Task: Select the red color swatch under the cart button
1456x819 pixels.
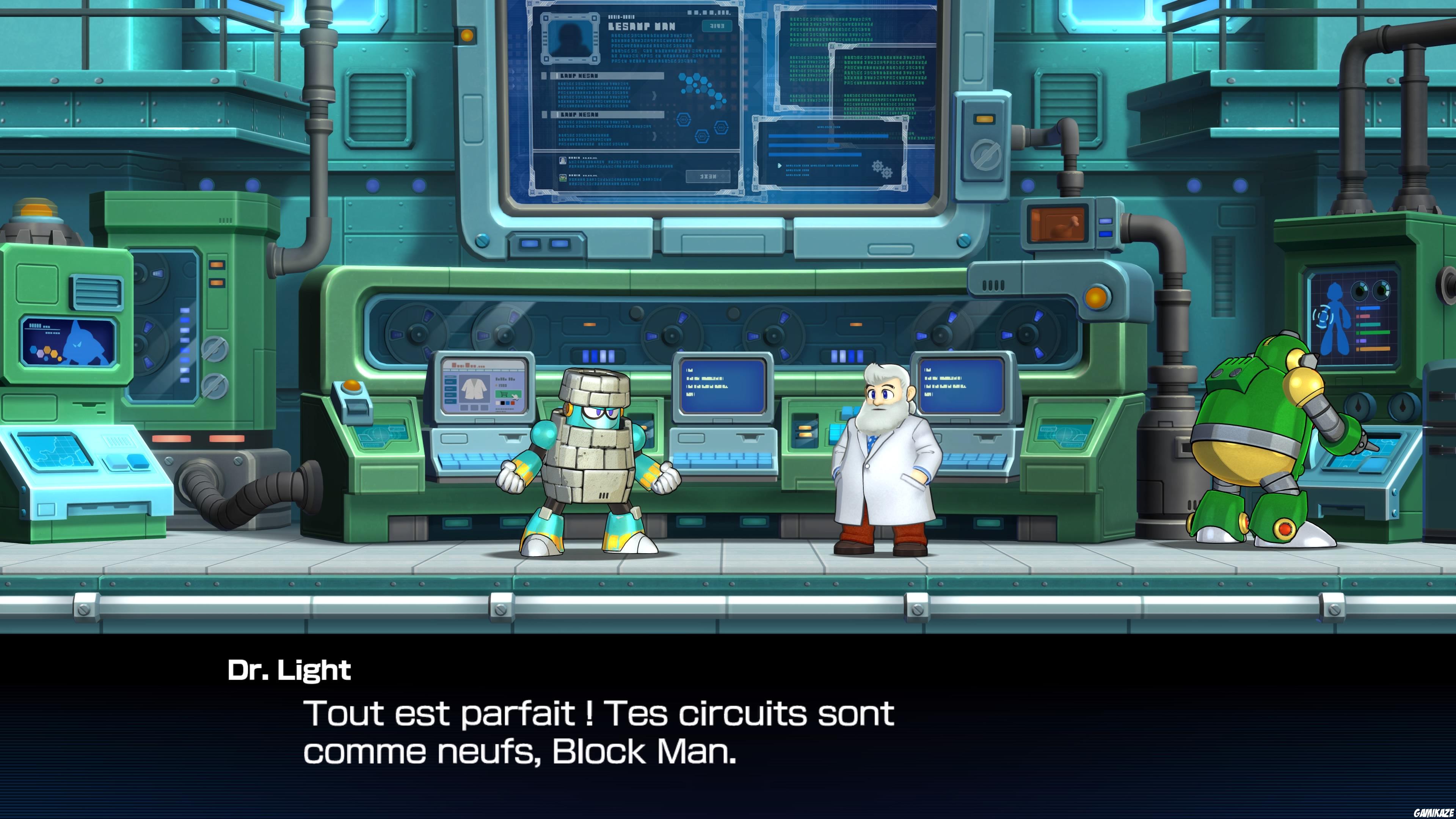Action: (x=513, y=403)
